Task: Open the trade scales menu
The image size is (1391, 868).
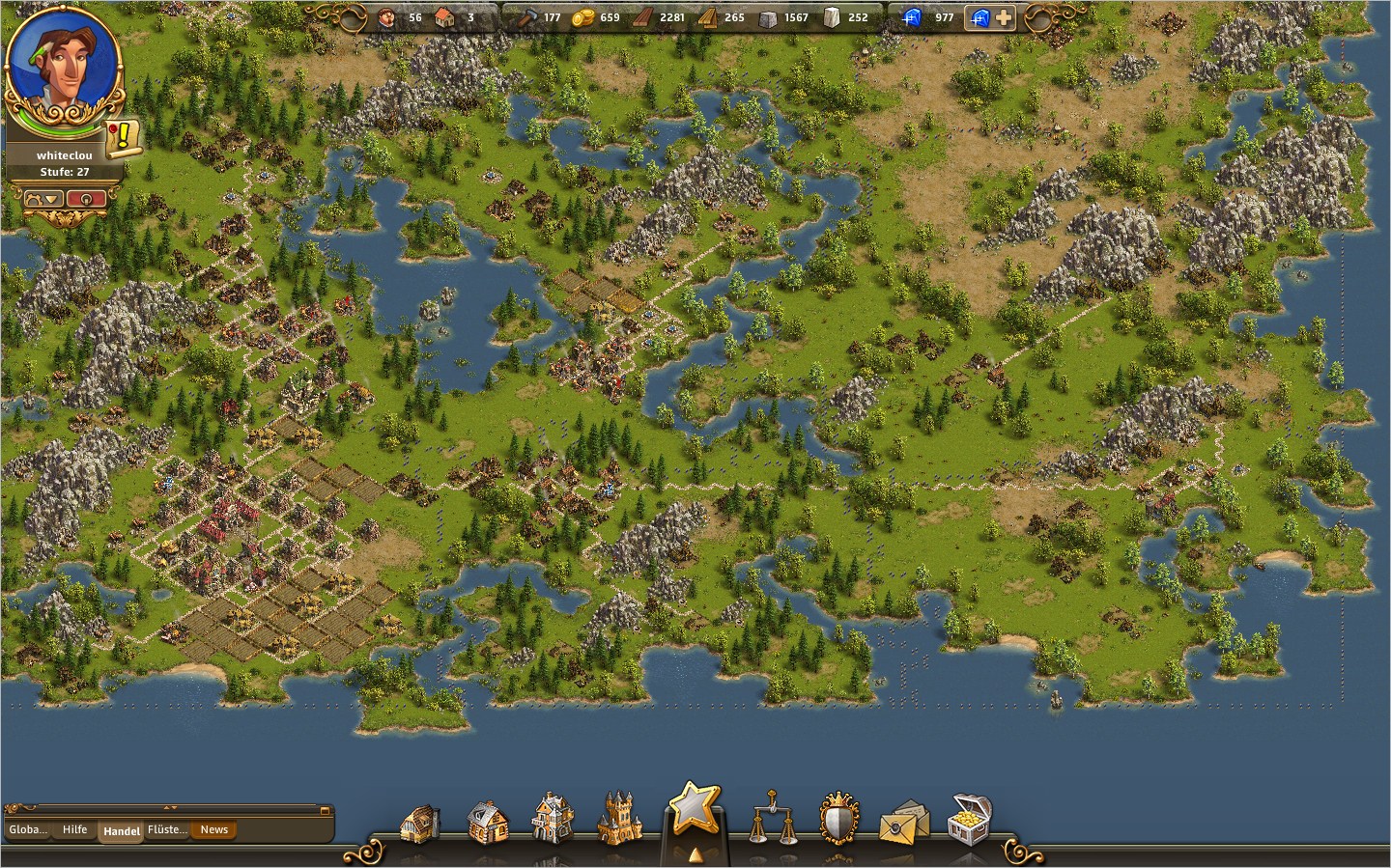Action: click(x=774, y=819)
